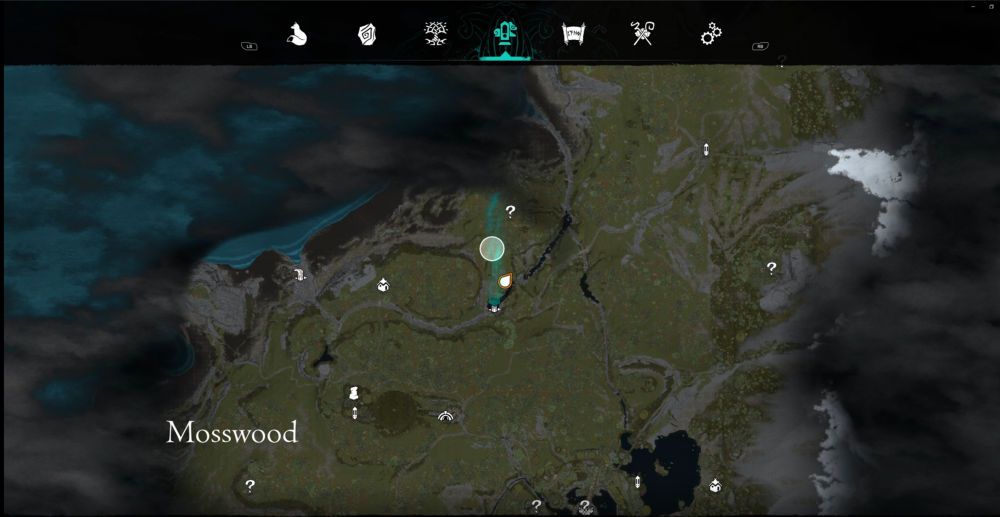The width and height of the screenshot is (1000, 517).
Task: Open the gears settings tab
Action: (711, 35)
